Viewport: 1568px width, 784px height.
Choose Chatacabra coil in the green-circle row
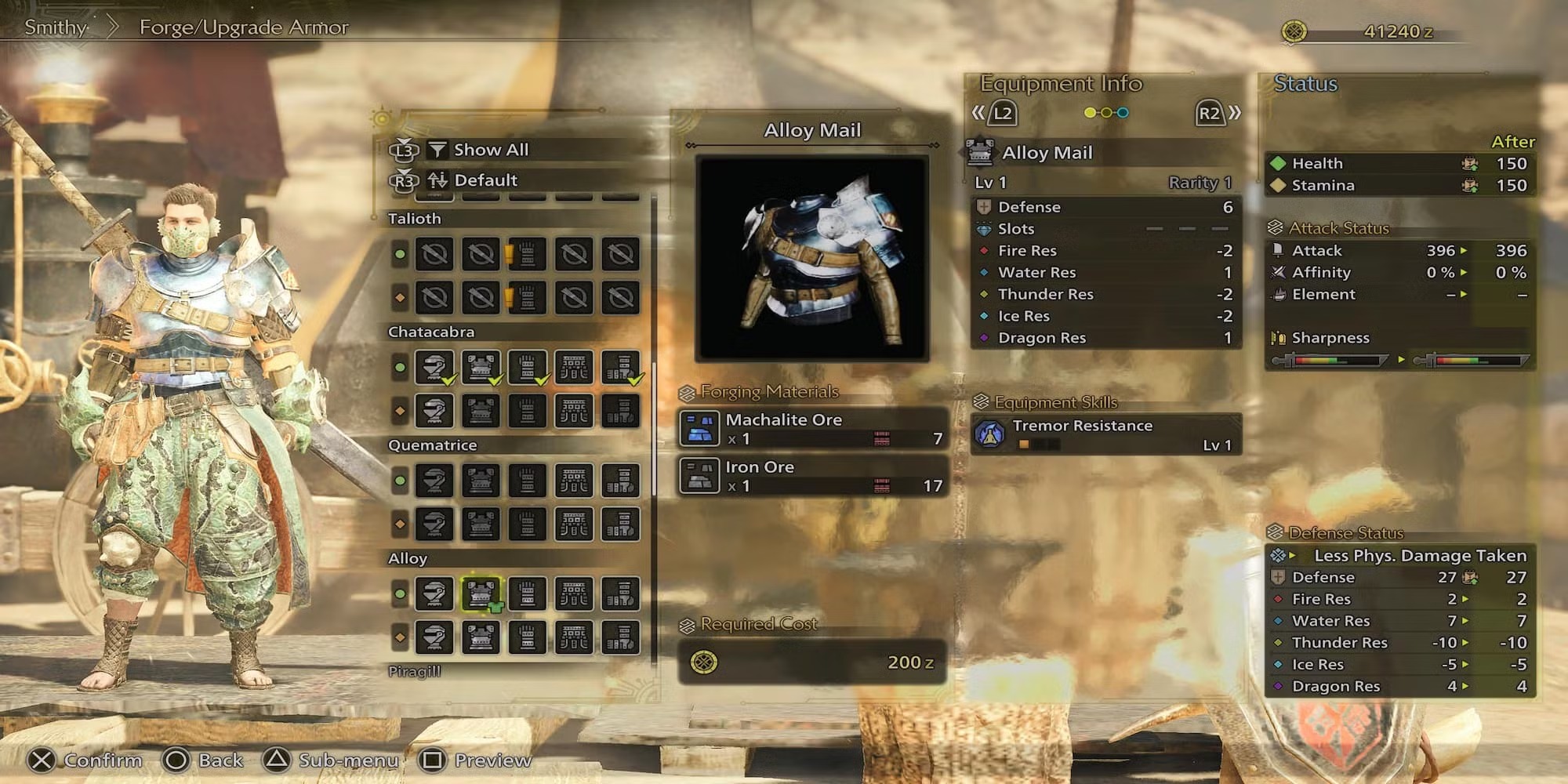[574, 367]
